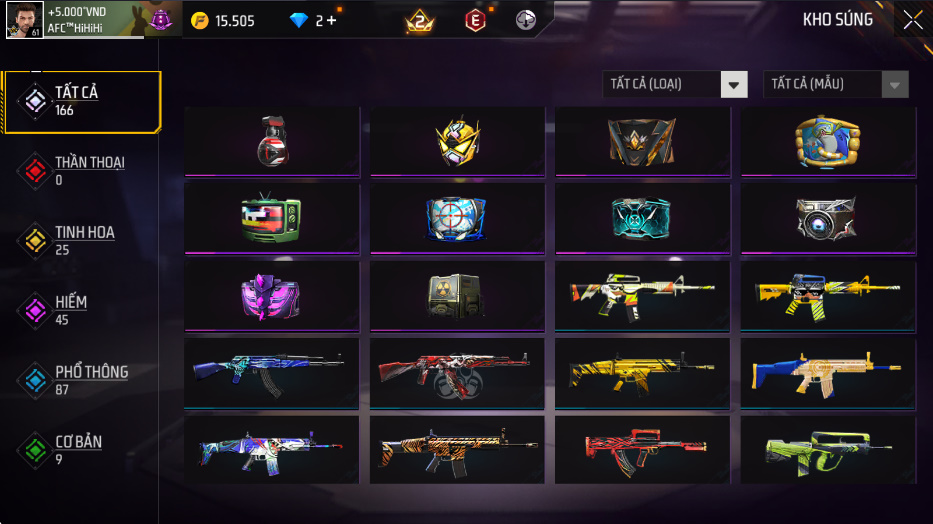Image resolution: width=933 pixels, height=524 pixels.
Task: Open the player profile avatar
Action: pyautogui.click(x=24, y=20)
